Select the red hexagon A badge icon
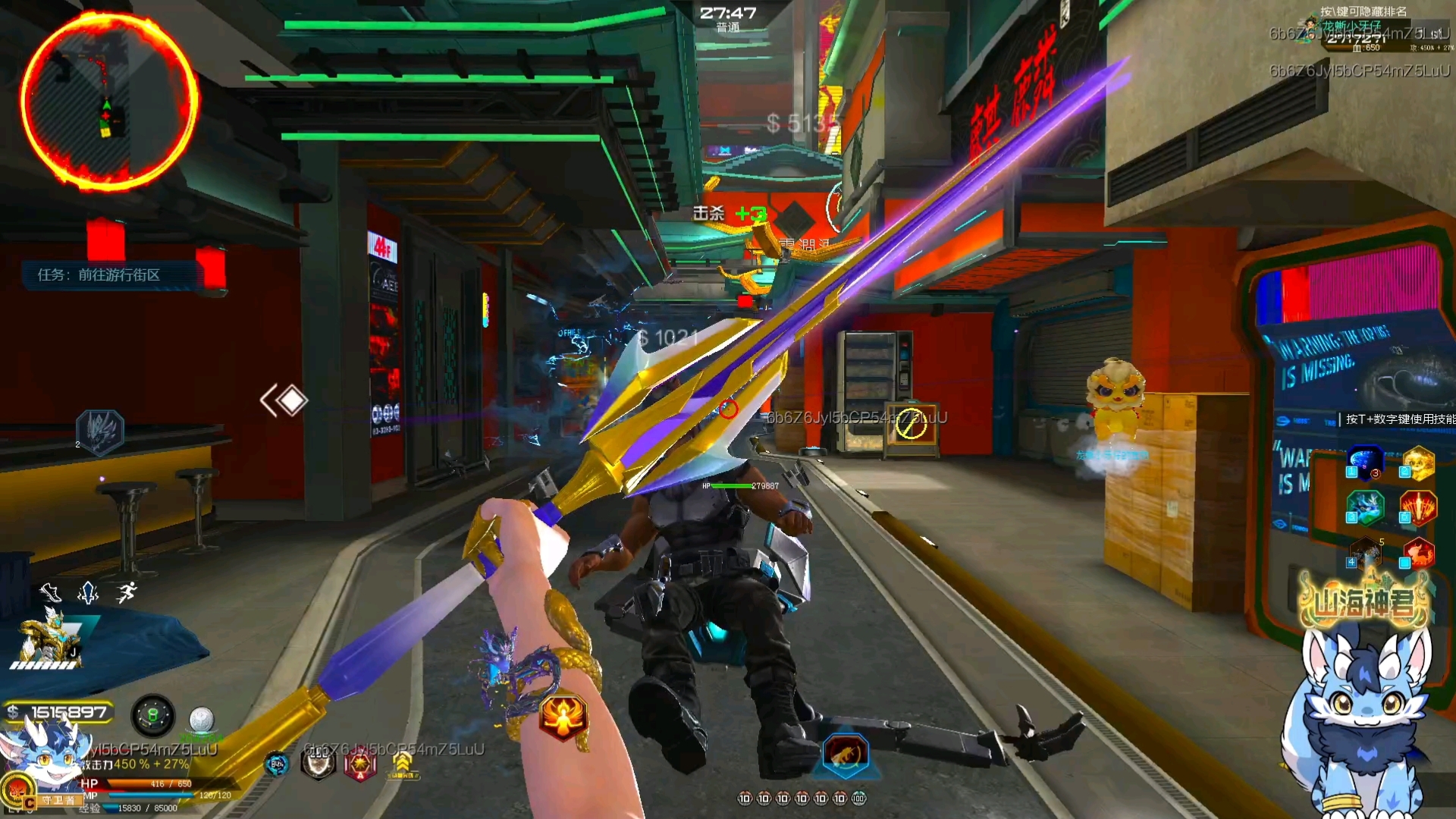The width and height of the screenshot is (1456, 819). 359,765
